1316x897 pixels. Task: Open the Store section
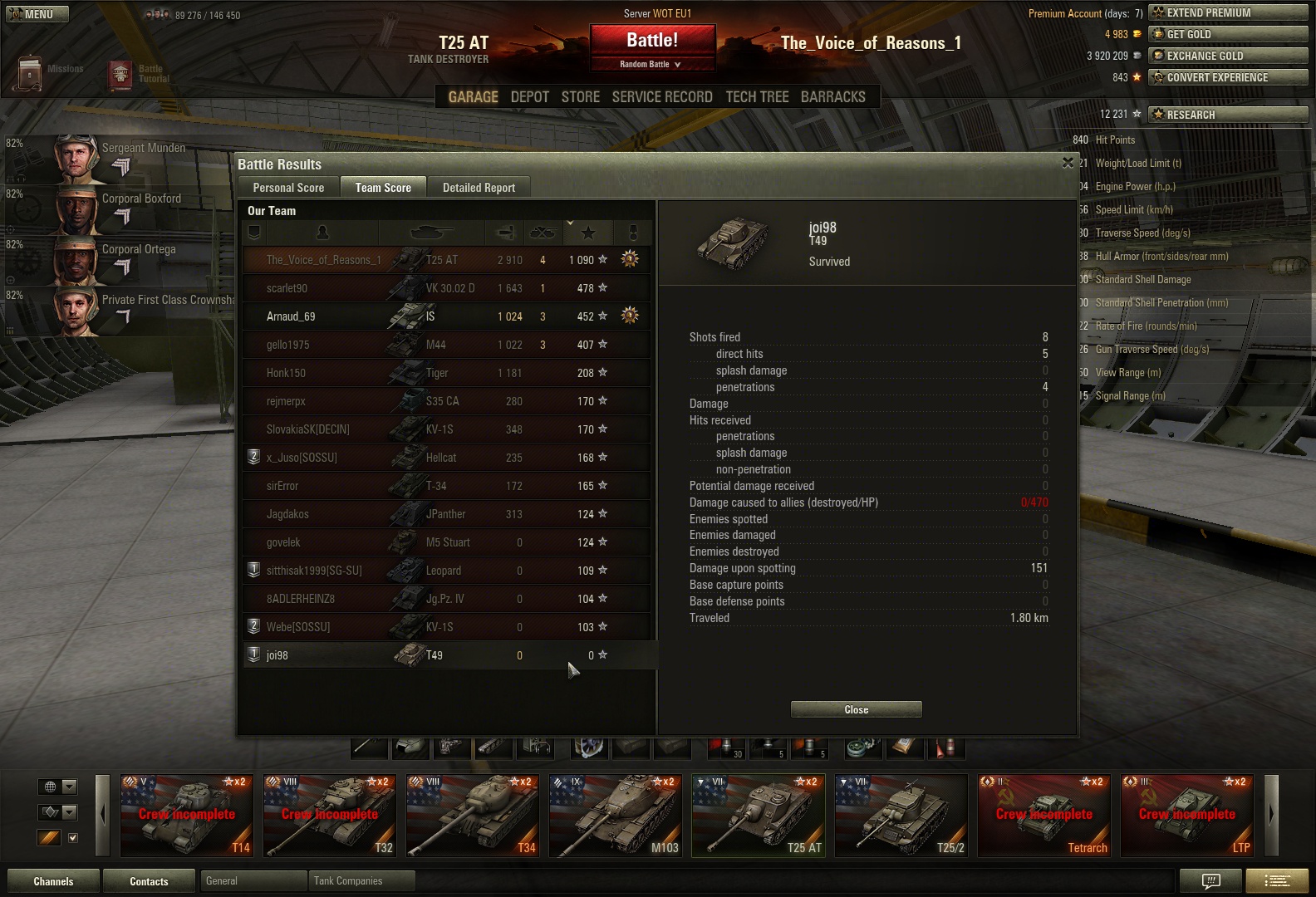tap(580, 97)
